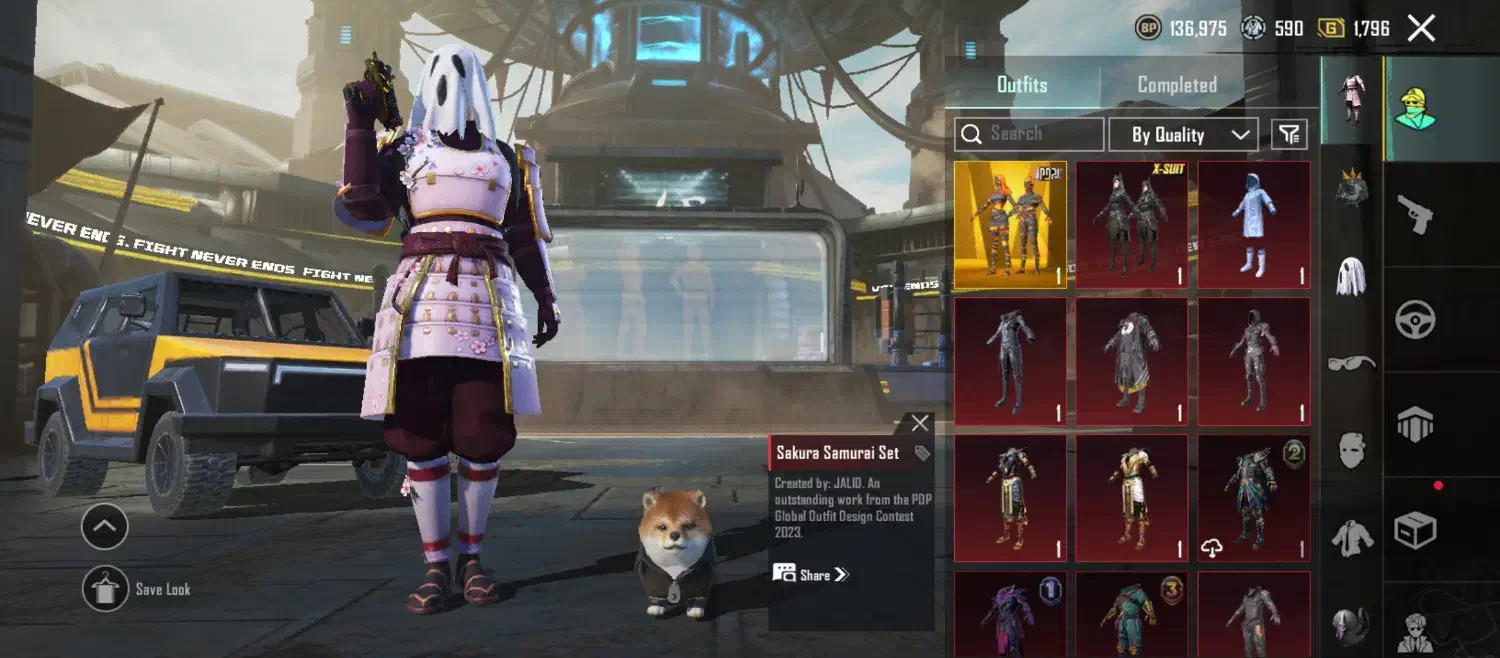Save the current look

(105, 589)
